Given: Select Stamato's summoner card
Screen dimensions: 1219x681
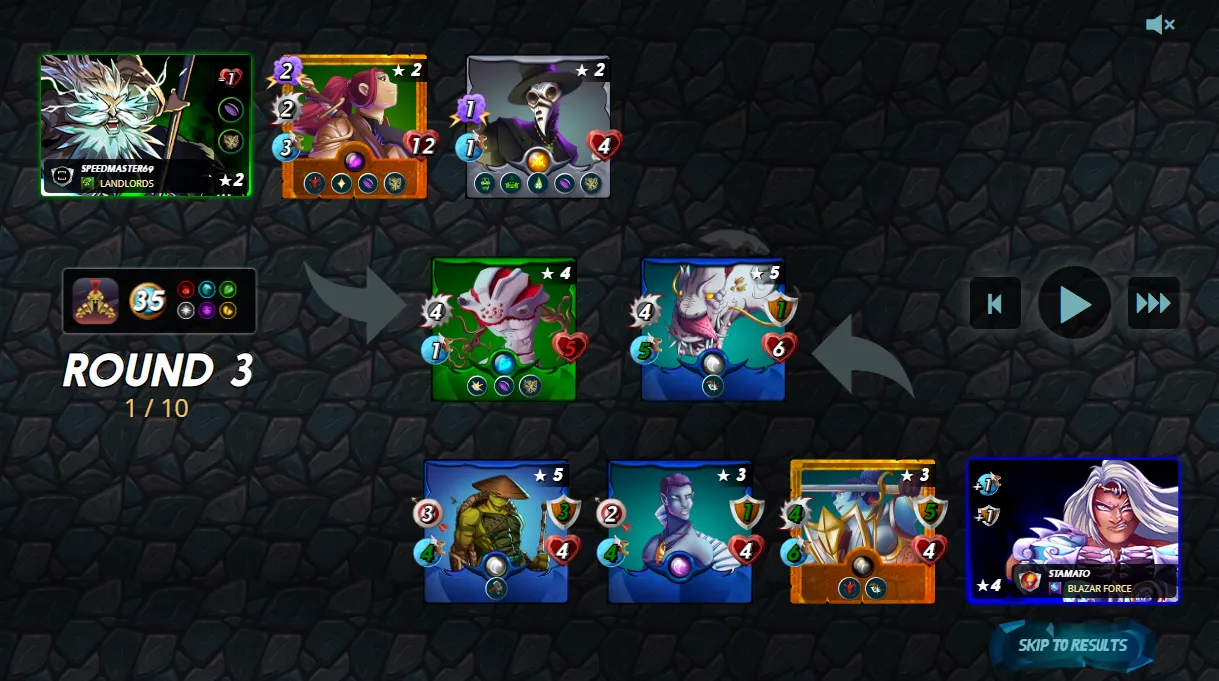Looking at the screenshot, I should point(1073,531).
